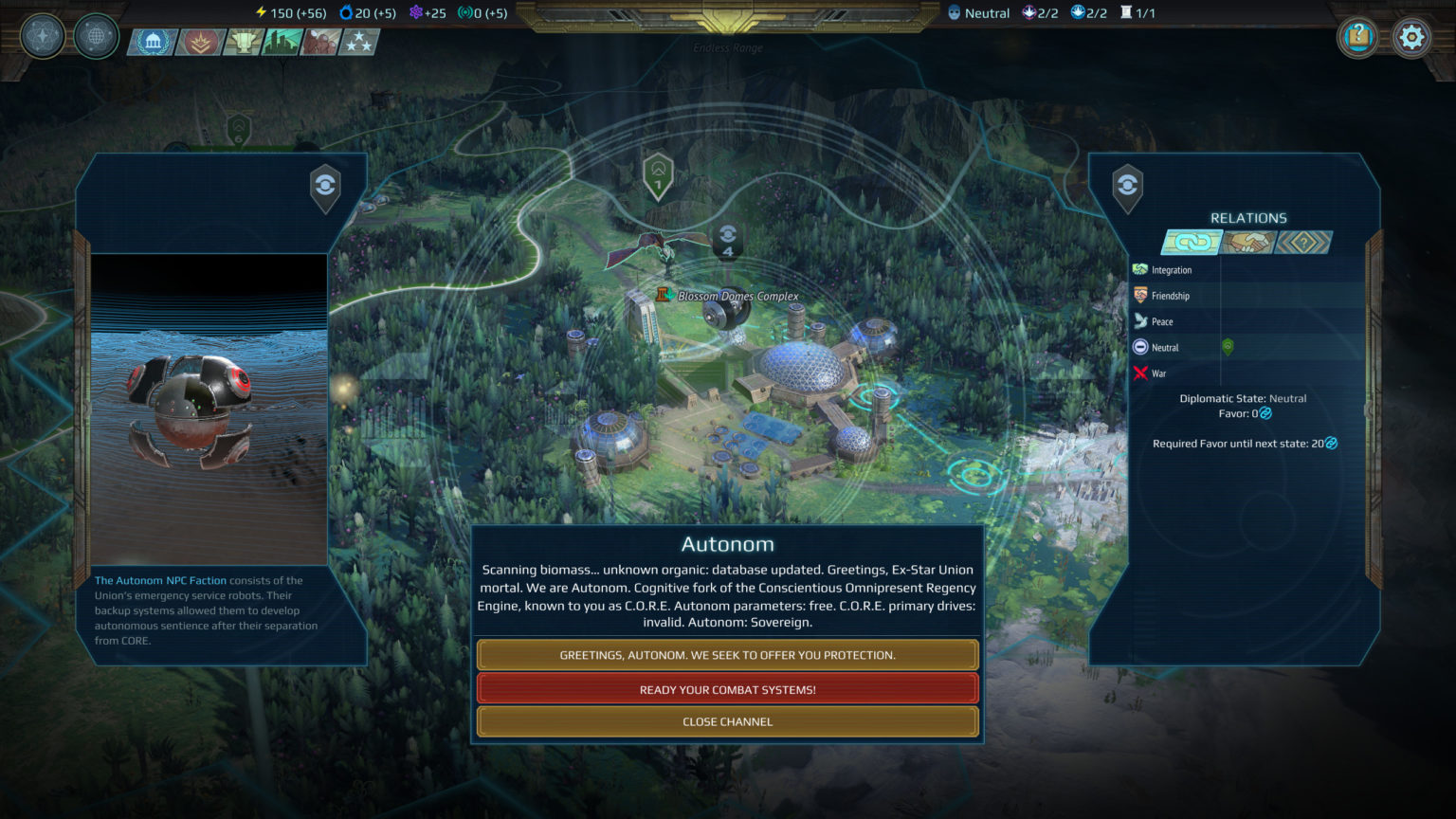
Task: Expand the left faction panel shield emblem
Action: [324, 188]
